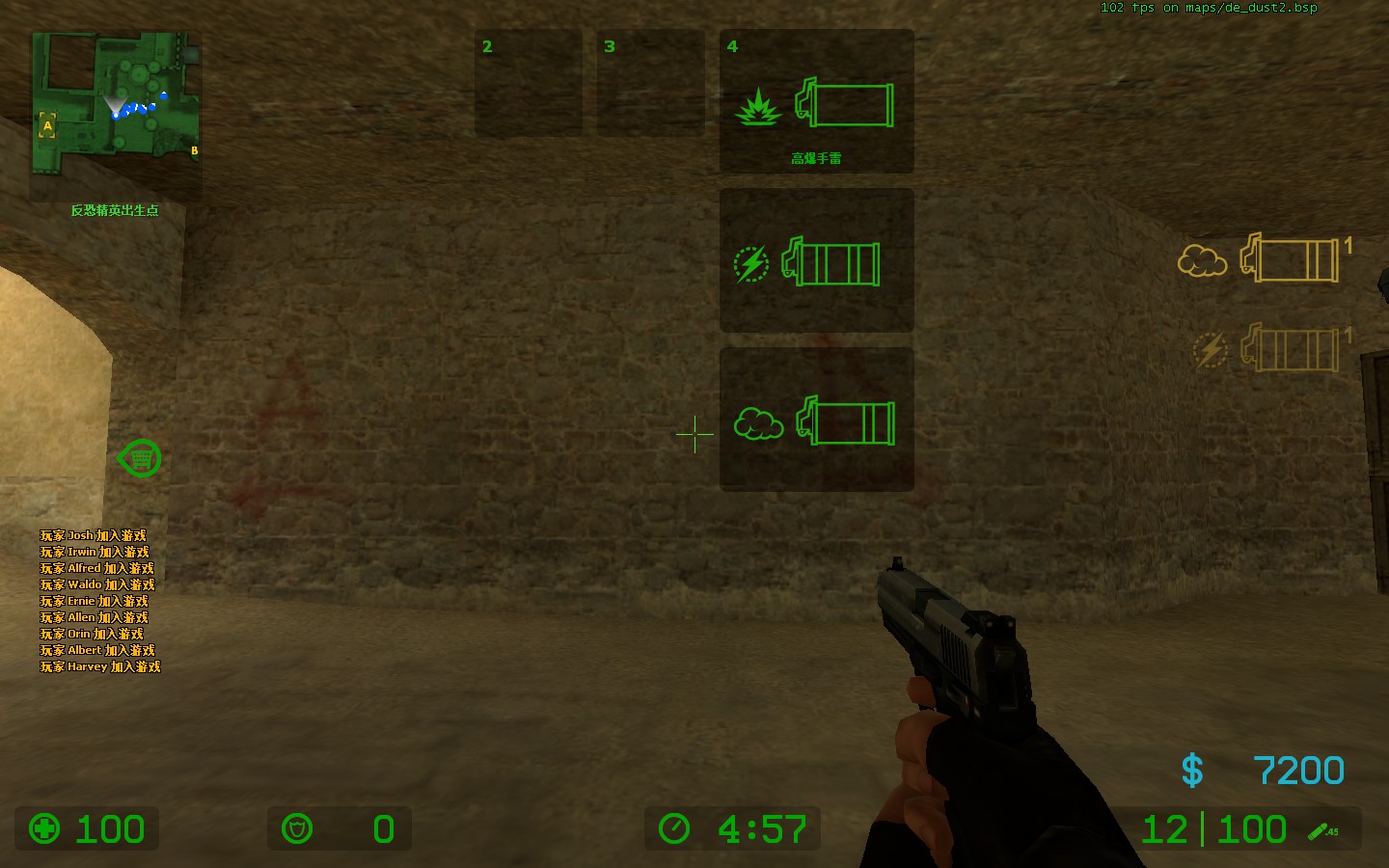1389x868 pixels.
Task: Click the round timer clock icon
Action: [x=675, y=828]
